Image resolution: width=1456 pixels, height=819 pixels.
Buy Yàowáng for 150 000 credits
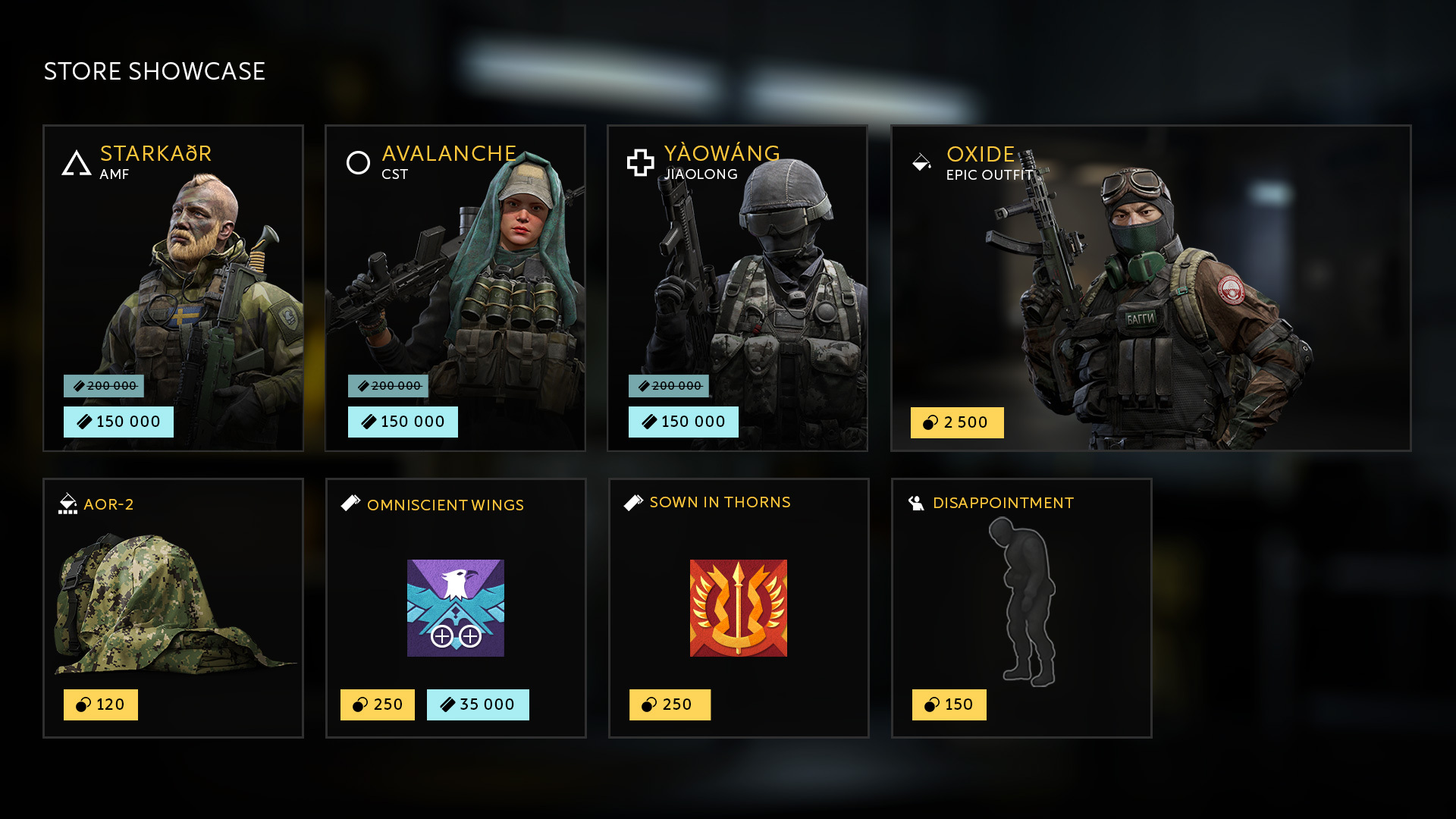click(x=683, y=422)
